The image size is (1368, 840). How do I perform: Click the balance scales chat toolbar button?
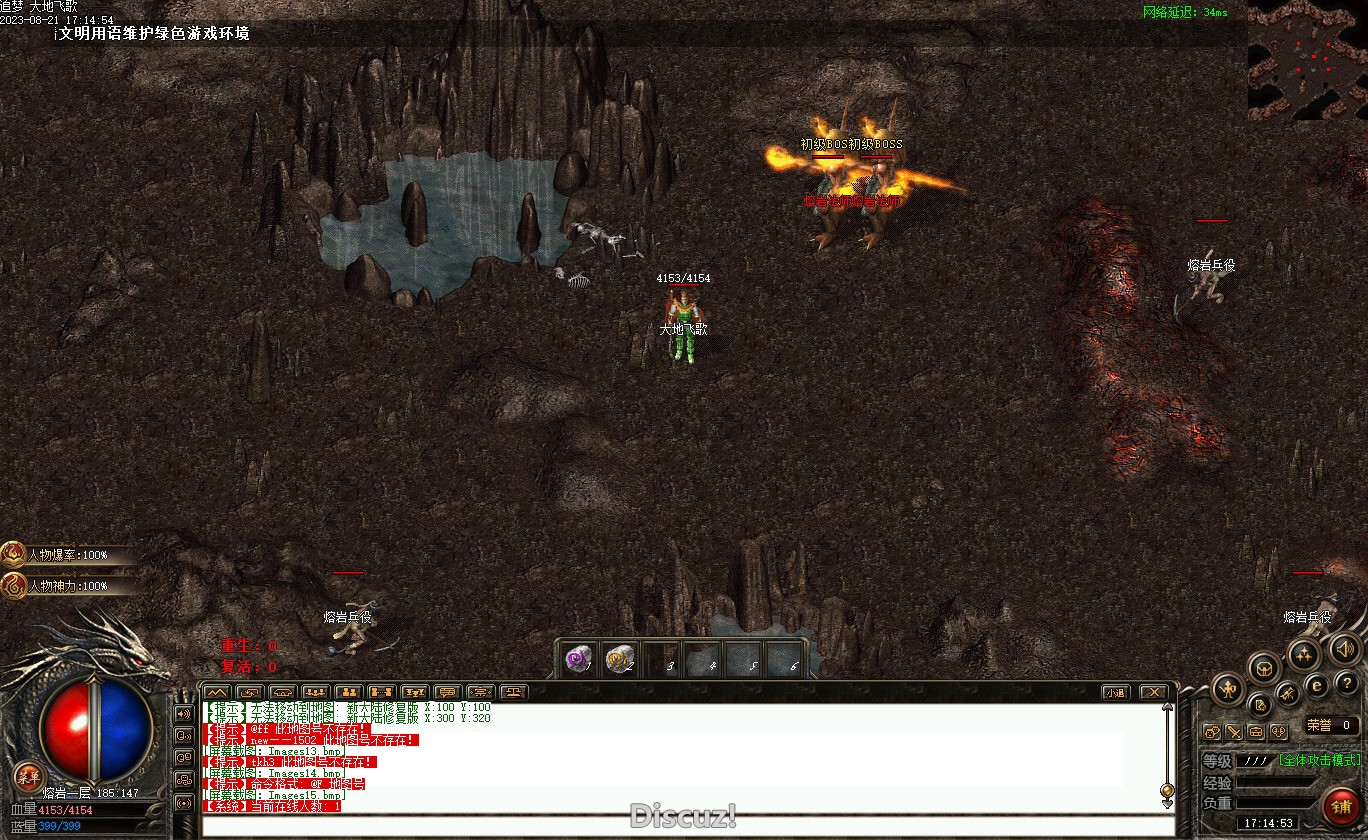click(x=514, y=692)
